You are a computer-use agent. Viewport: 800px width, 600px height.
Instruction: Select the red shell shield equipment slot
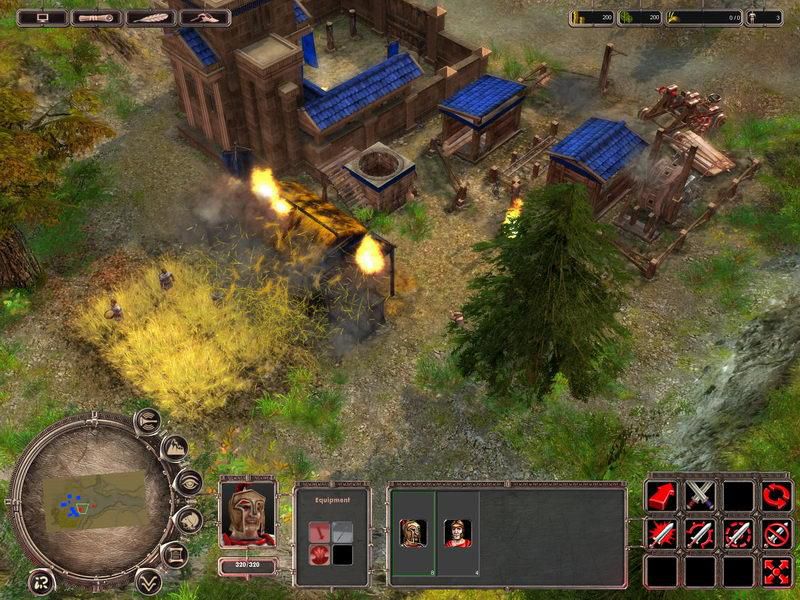click(318, 555)
